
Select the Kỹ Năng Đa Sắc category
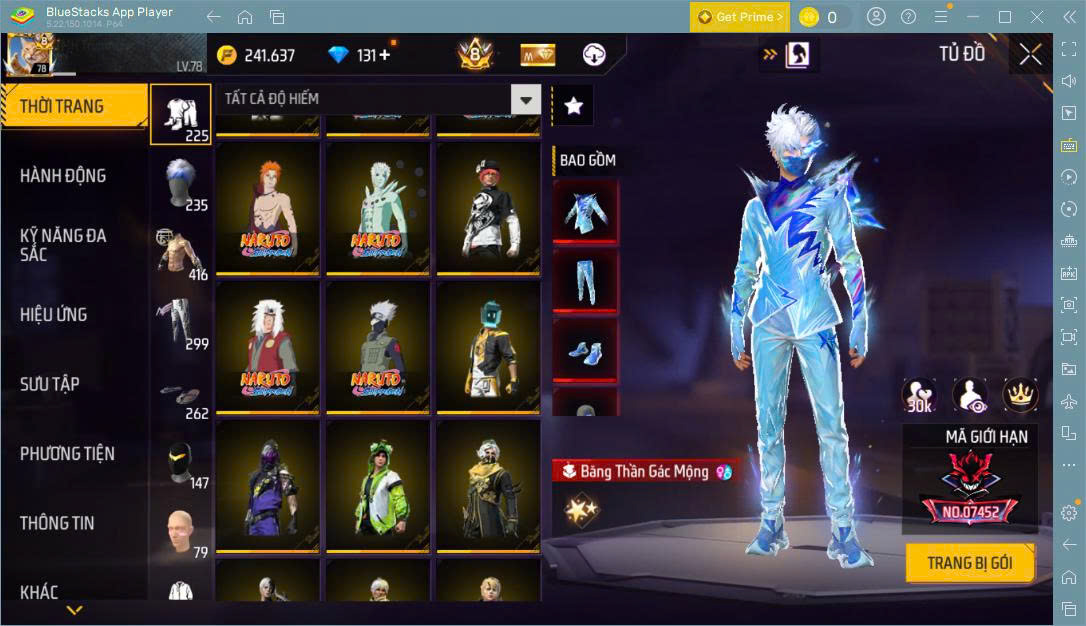[x=63, y=245]
